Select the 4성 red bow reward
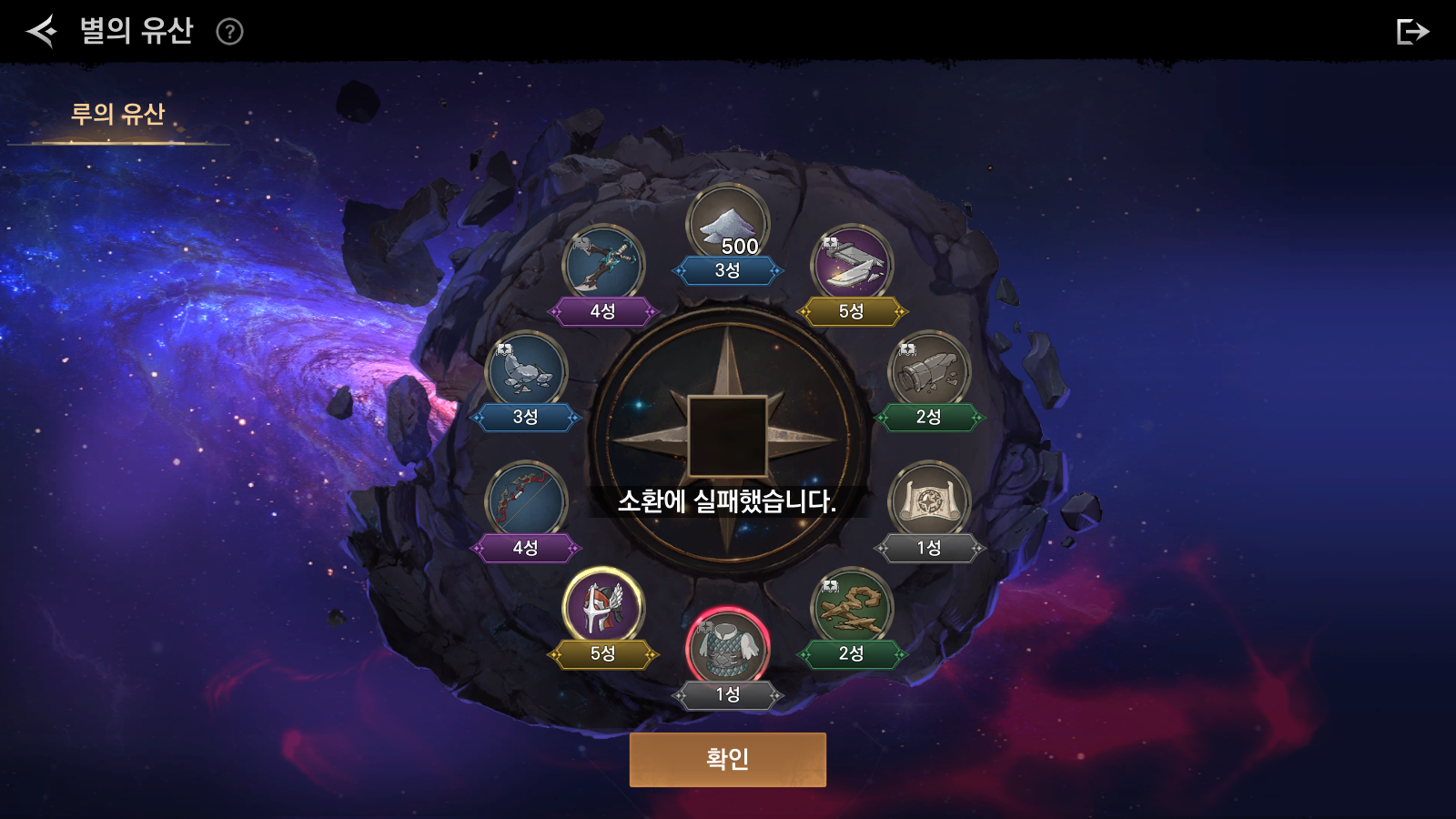The image size is (1456, 819). point(526,502)
